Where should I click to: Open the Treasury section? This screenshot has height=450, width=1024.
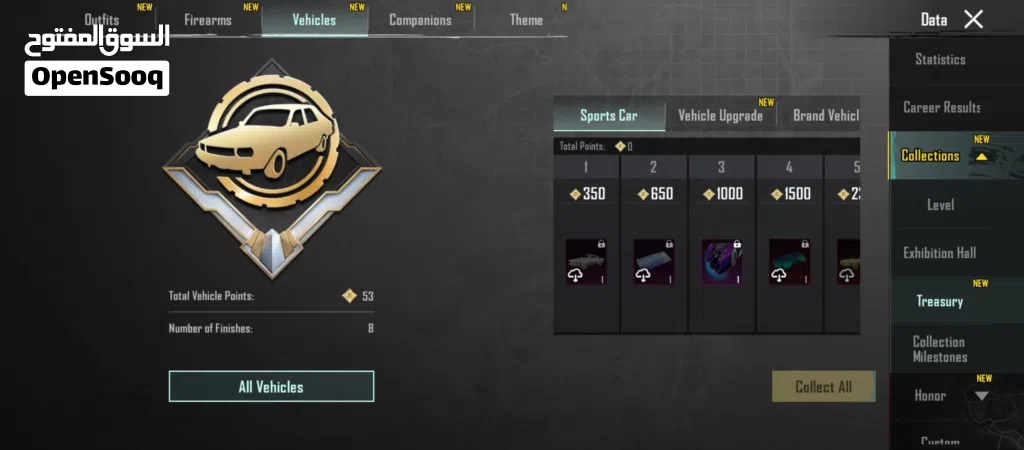tap(939, 301)
